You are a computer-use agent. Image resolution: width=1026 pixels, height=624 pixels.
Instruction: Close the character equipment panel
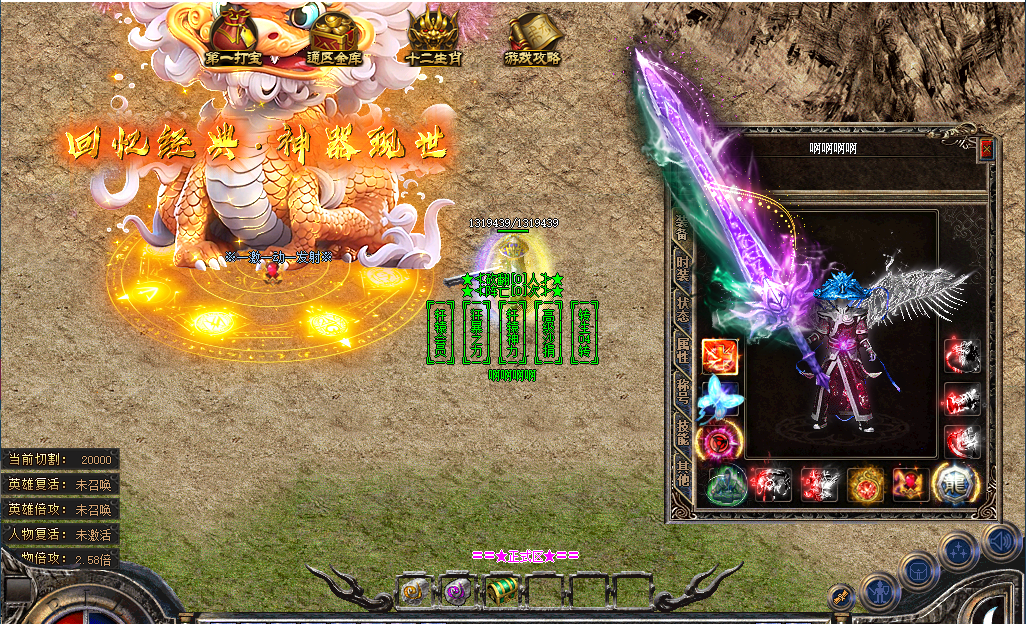pos(987,149)
